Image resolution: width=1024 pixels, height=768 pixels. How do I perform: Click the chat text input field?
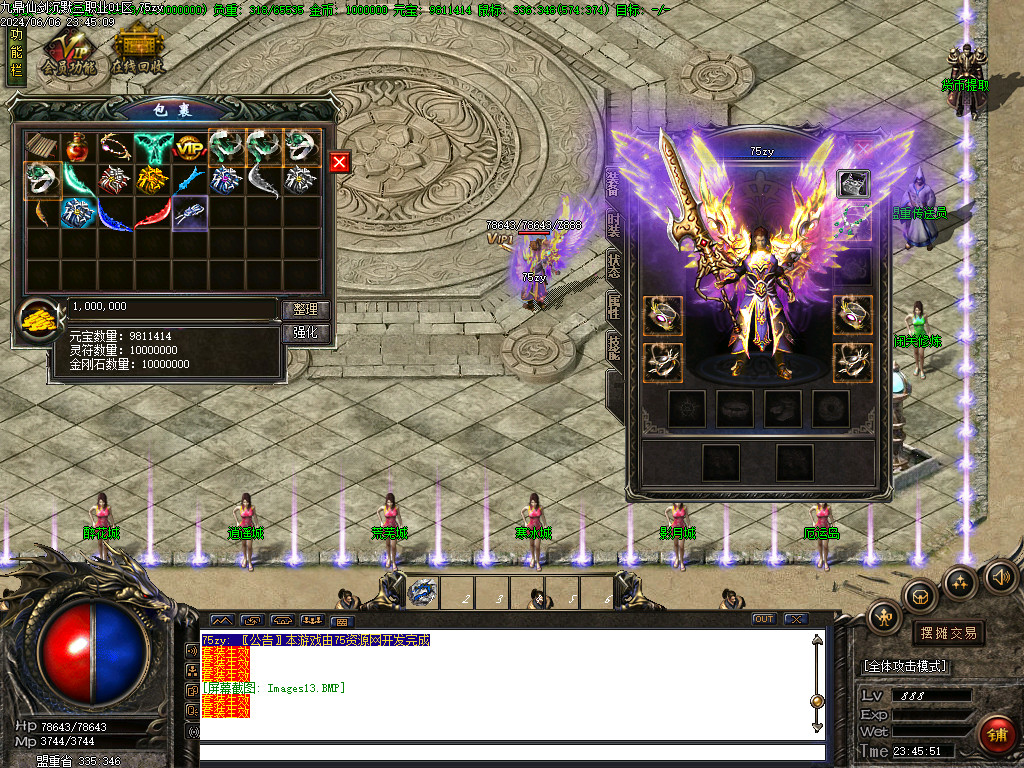tap(512, 752)
